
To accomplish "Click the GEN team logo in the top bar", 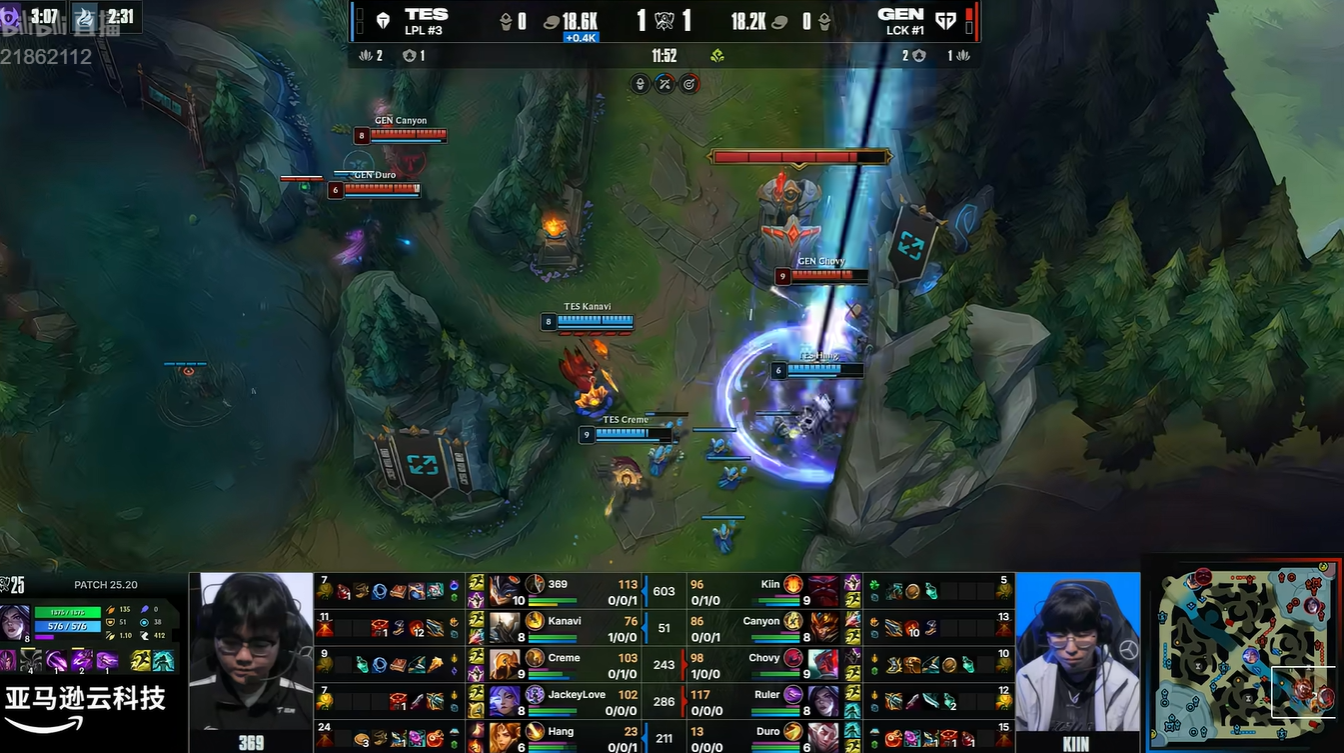I will (x=944, y=21).
